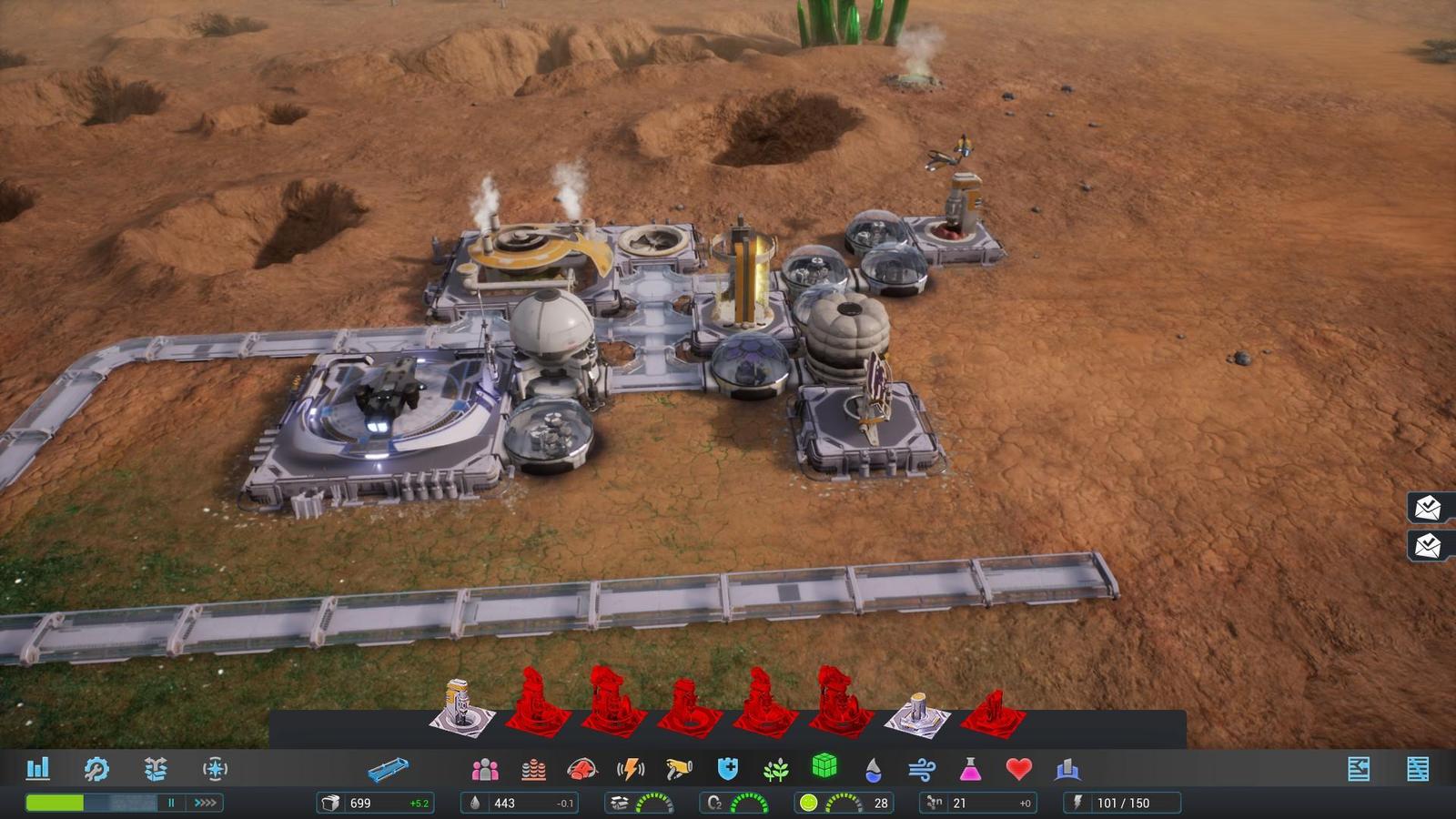
Task: Open the wind air category
Action: pyautogui.click(x=921, y=770)
